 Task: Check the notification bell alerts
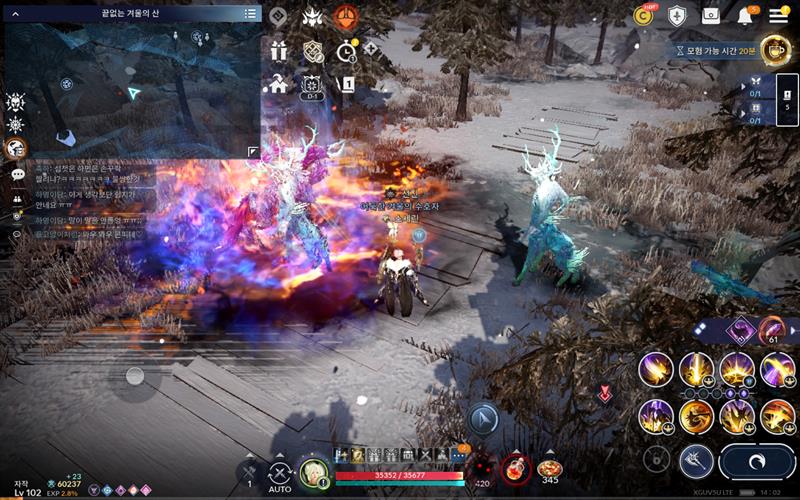click(x=745, y=16)
